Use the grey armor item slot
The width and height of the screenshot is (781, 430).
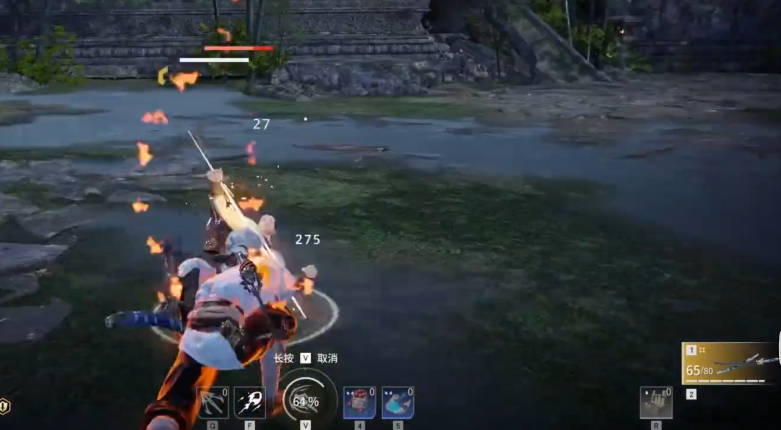(x=655, y=402)
